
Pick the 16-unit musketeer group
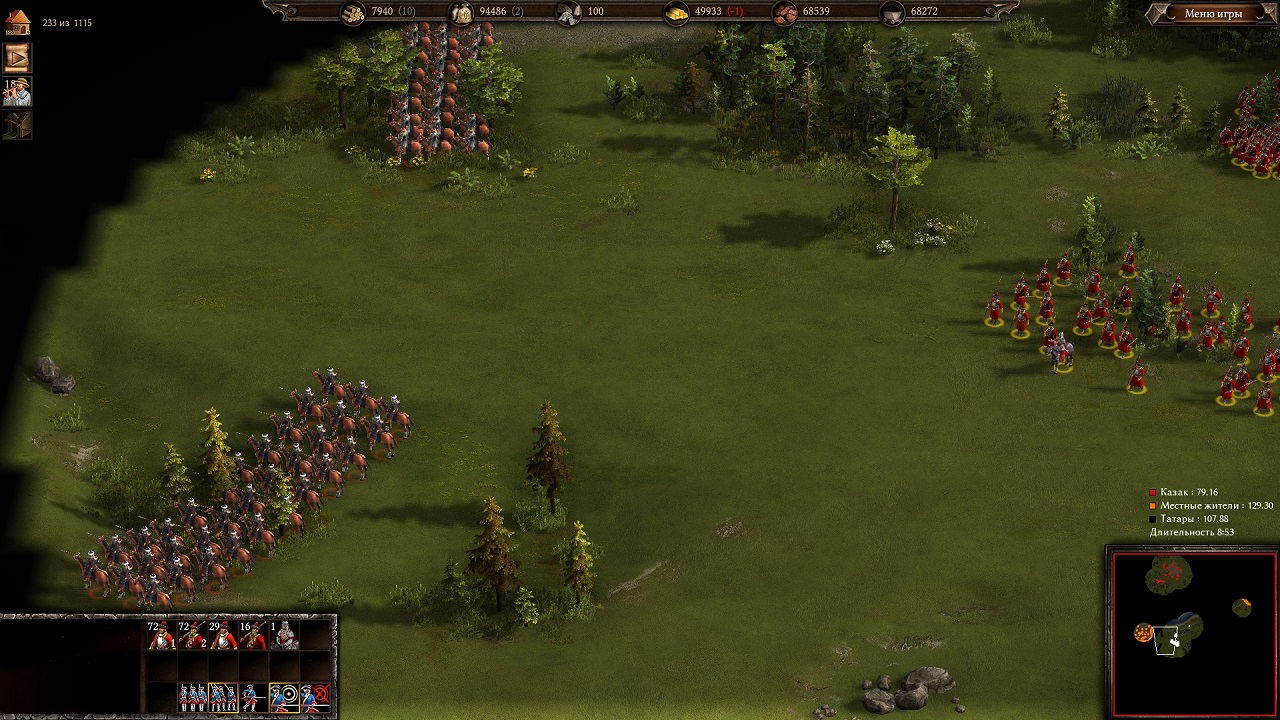pyautogui.click(x=254, y=635)
